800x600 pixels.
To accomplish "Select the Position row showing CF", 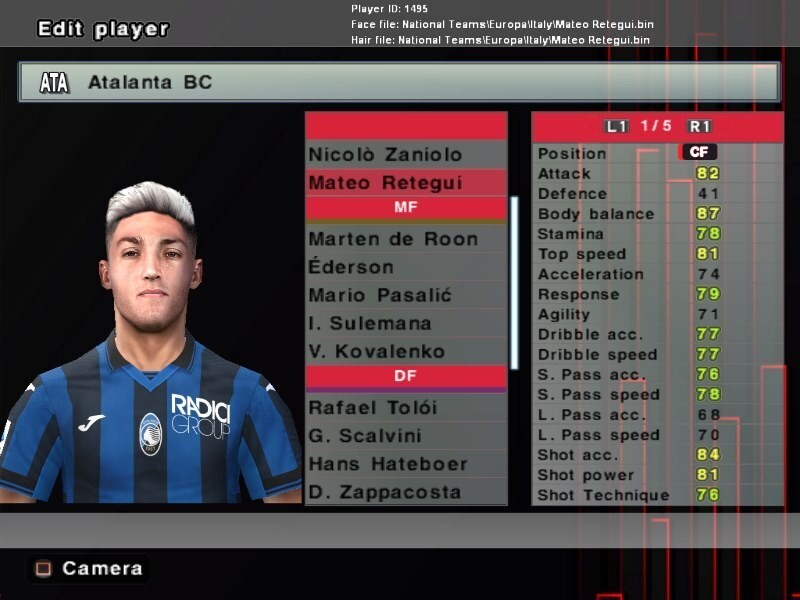I will point(656,153).
